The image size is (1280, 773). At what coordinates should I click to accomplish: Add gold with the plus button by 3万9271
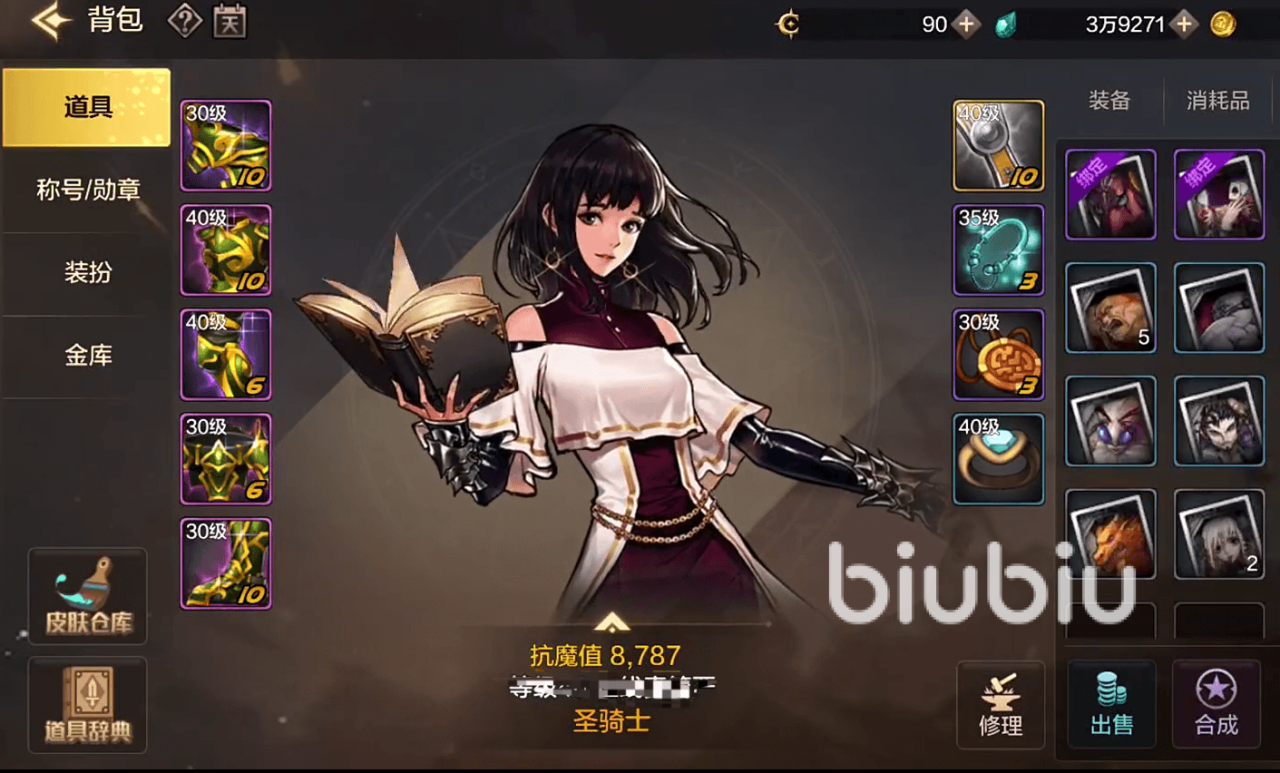click(1185, 25)
